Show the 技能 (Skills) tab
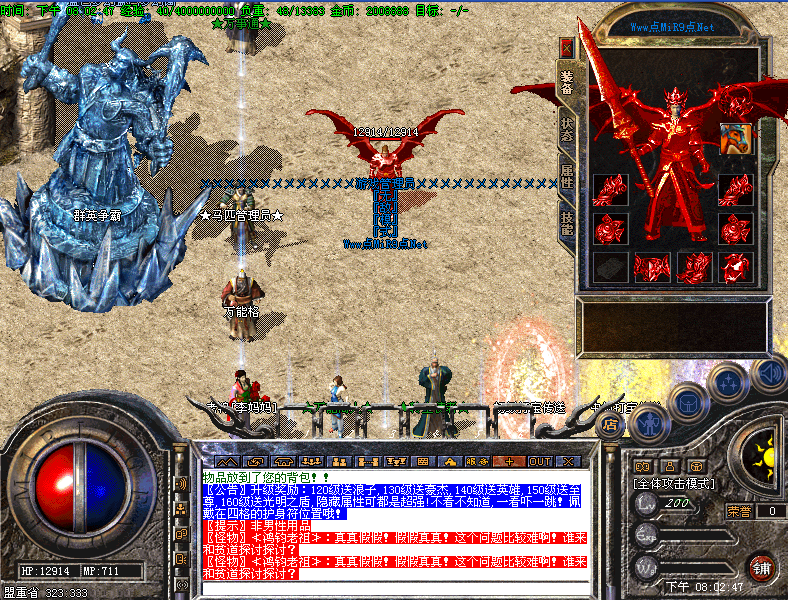Viewport: 788px width, 600px height. click(567, 222)
